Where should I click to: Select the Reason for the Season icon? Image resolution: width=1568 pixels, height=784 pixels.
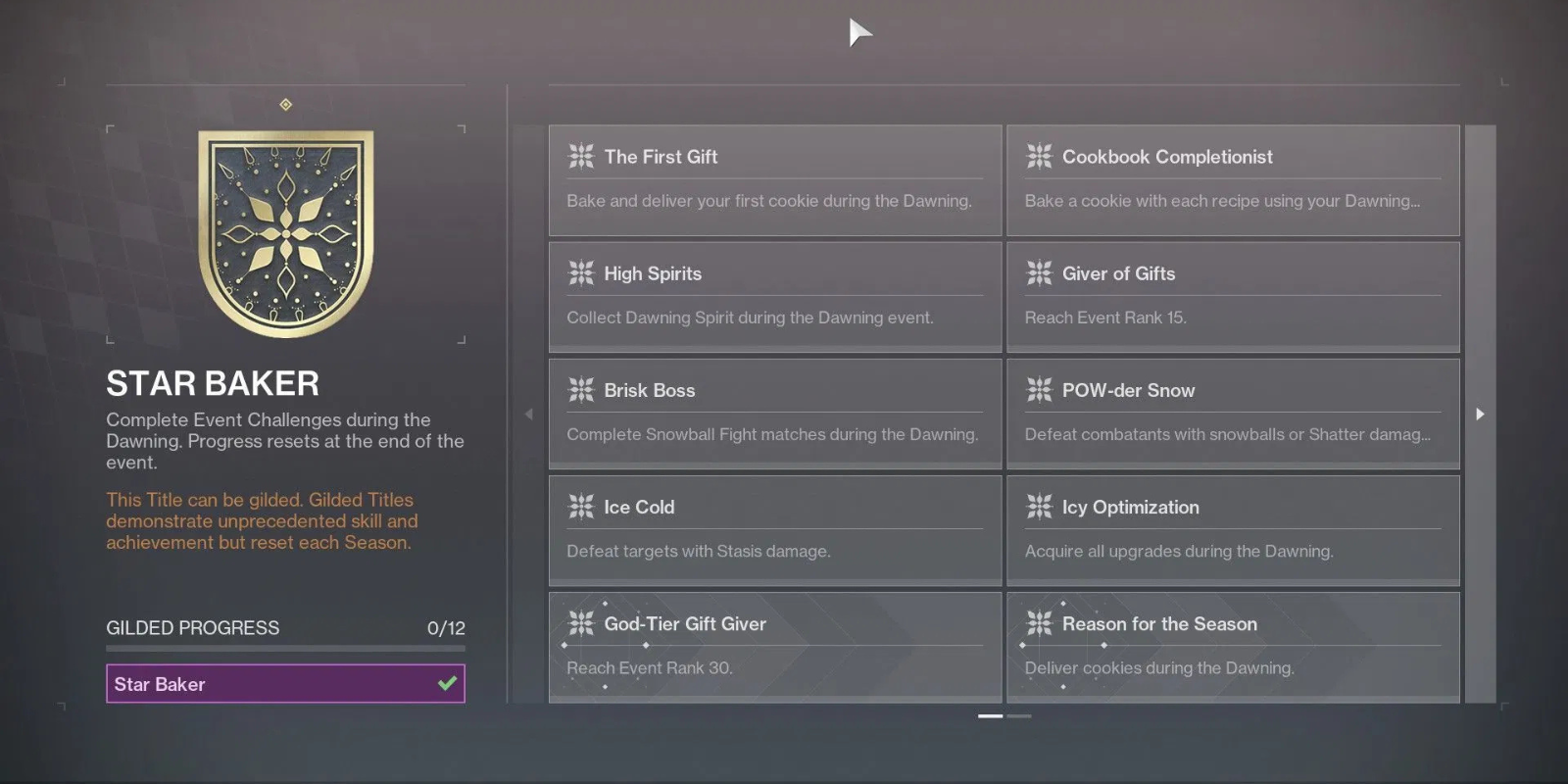(1039, 623)
